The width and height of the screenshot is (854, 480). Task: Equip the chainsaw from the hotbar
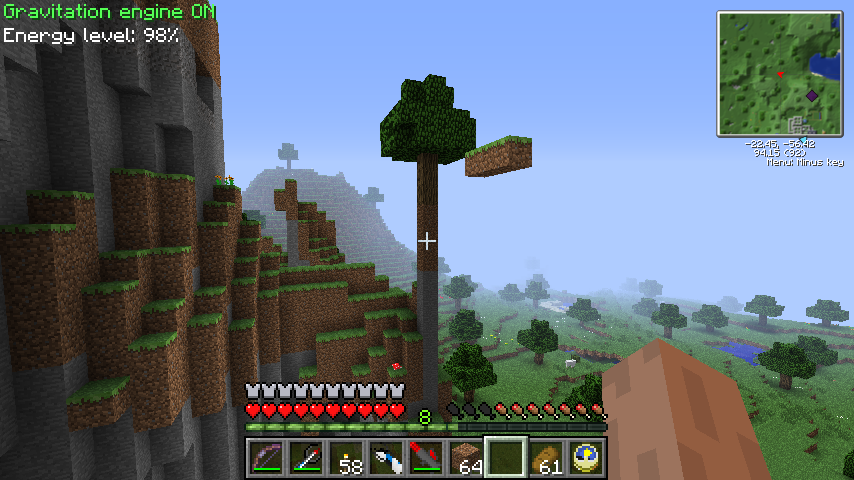point(425,458)
